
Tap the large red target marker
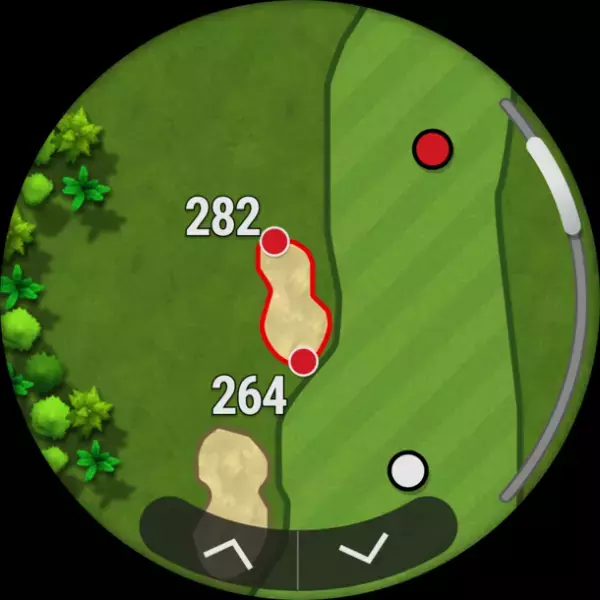coord(432,149)
